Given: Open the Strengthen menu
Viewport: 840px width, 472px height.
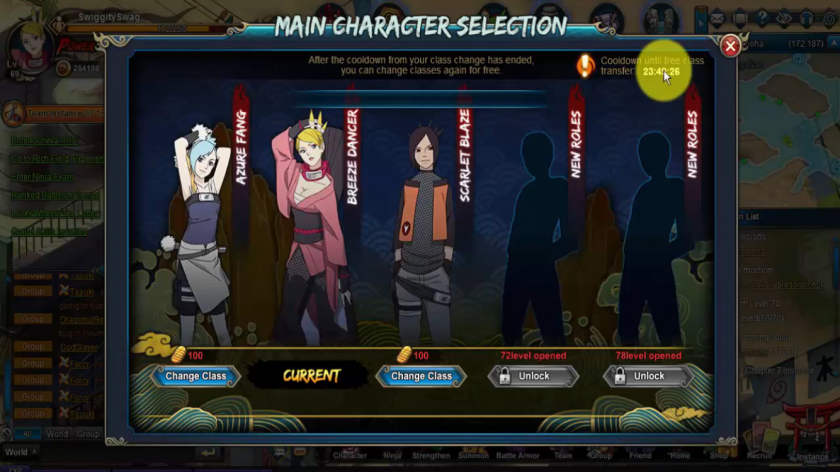Looking at the screenshot, I should click(x=431, y=455).
